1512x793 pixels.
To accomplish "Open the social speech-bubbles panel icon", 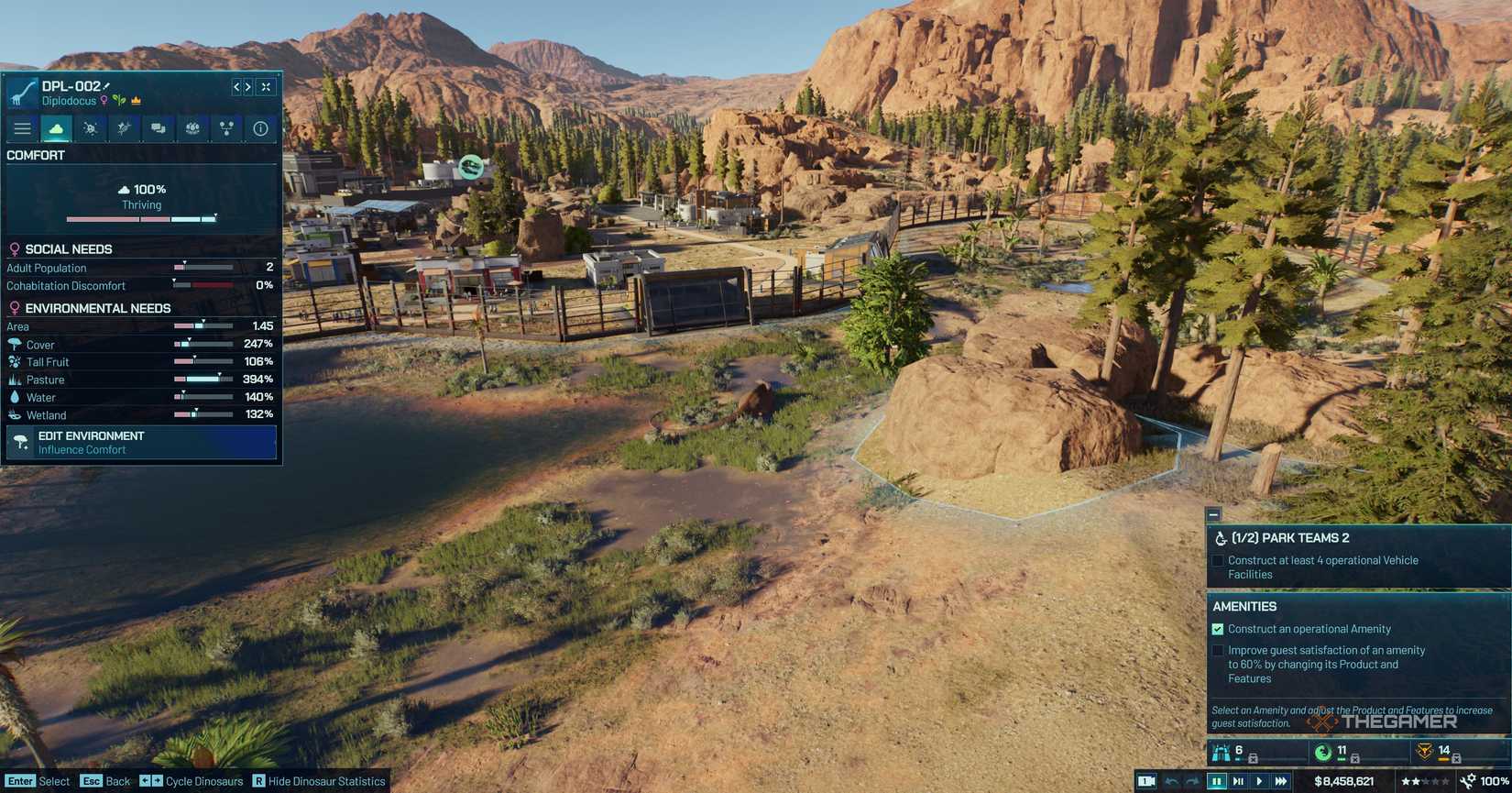I will pyautogui.click(x=158, y=128).
